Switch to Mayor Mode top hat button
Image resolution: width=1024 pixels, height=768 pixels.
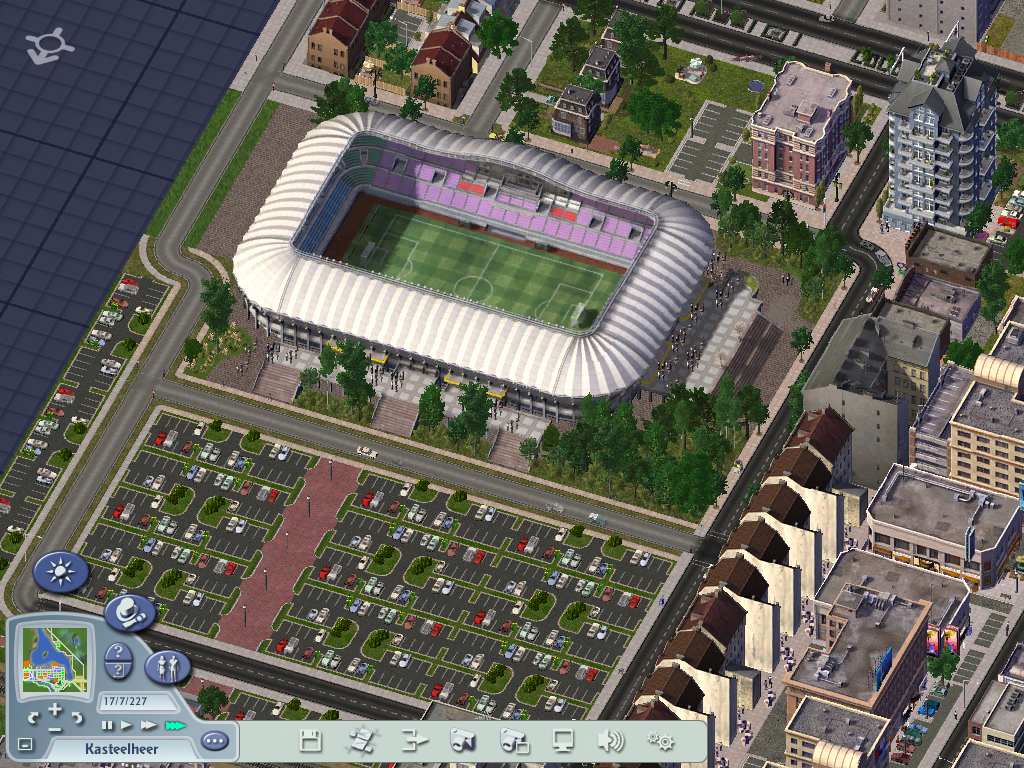pos(129,611)
